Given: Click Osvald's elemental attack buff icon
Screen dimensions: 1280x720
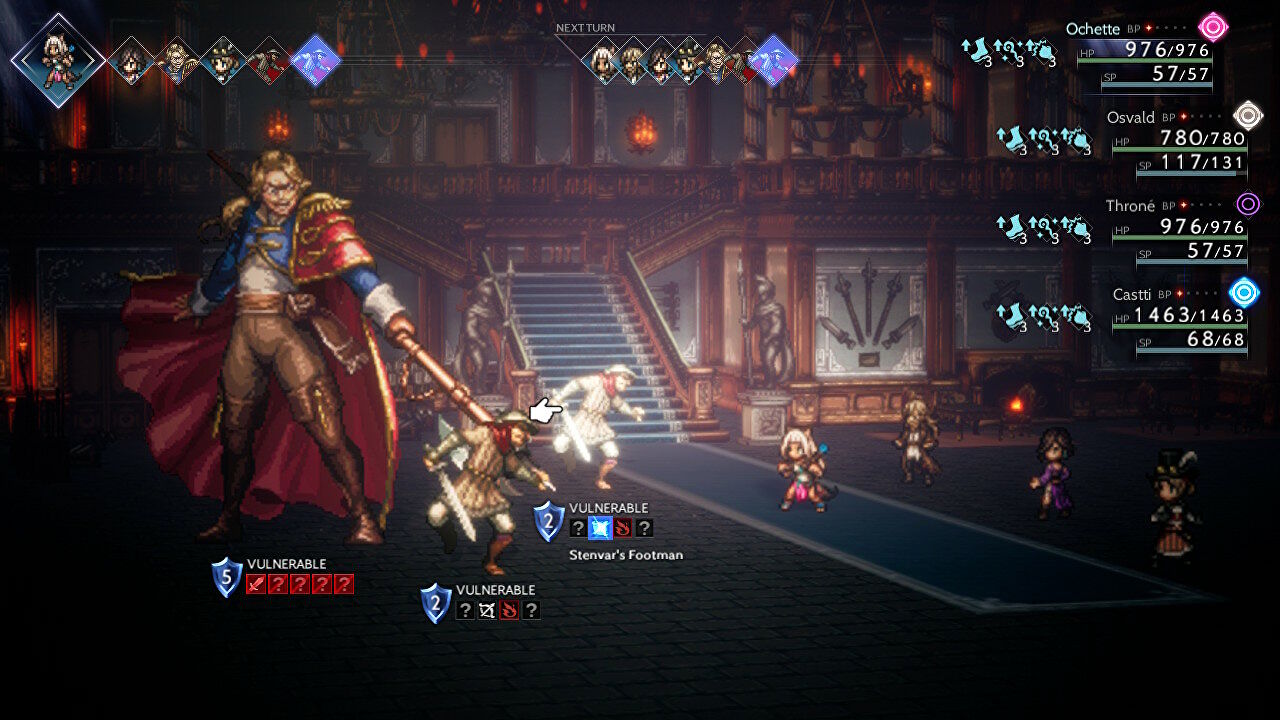Looking at the screenshot, I should (x=1043, y=138).
